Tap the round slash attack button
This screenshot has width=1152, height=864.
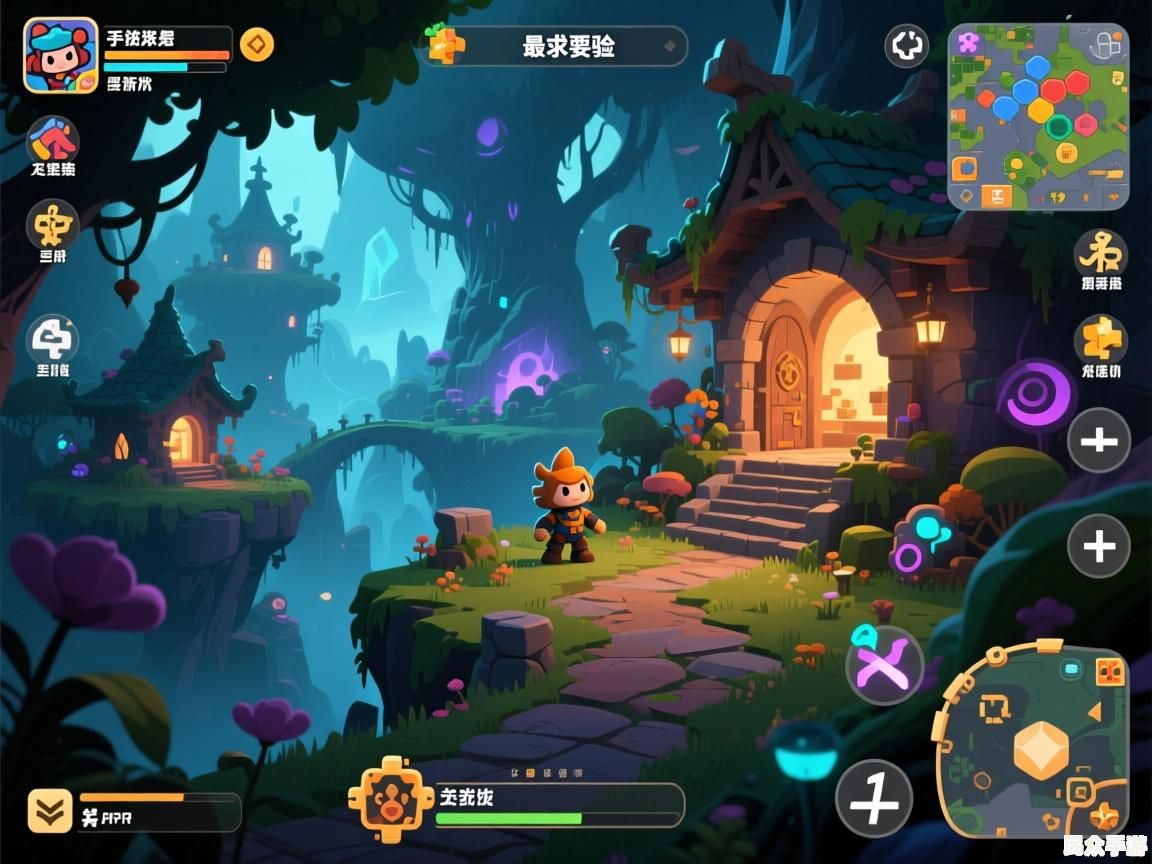tap(874, 799)
